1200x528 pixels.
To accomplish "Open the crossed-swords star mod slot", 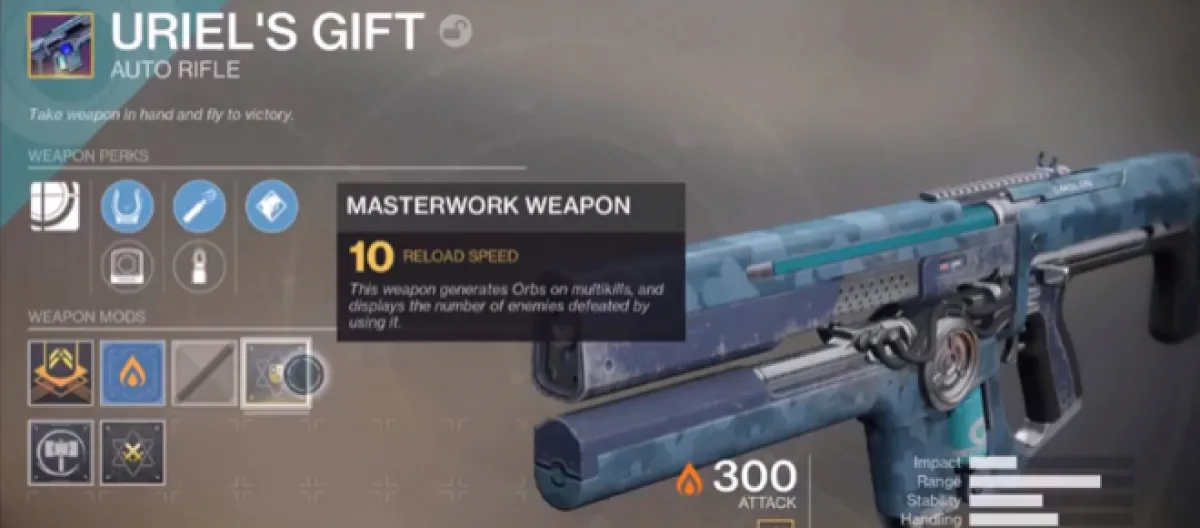I will tap(133, 452).
